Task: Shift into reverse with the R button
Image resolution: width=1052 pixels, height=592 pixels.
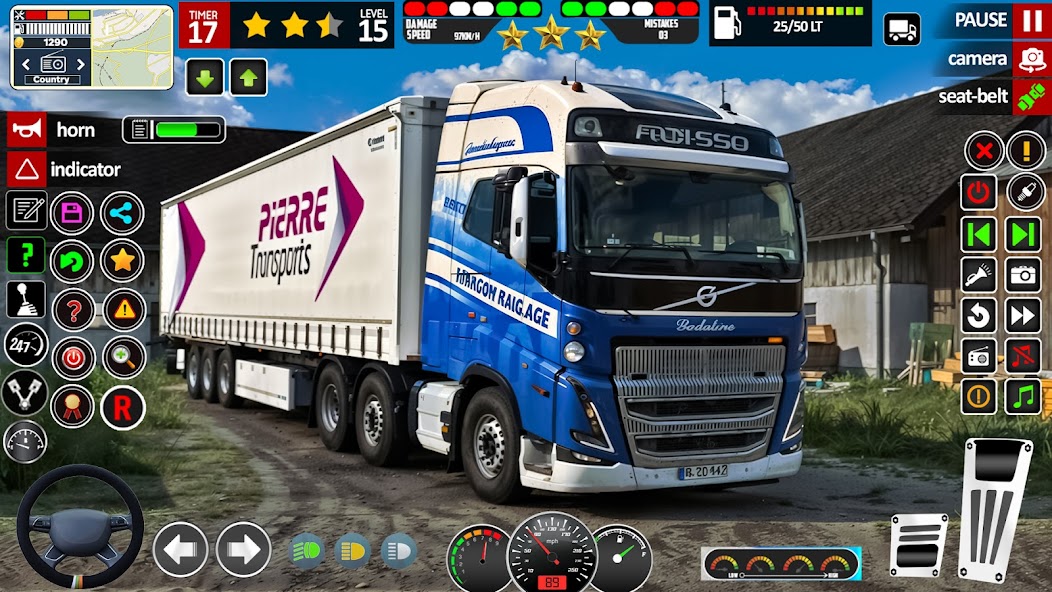Action: click(122, 407)
